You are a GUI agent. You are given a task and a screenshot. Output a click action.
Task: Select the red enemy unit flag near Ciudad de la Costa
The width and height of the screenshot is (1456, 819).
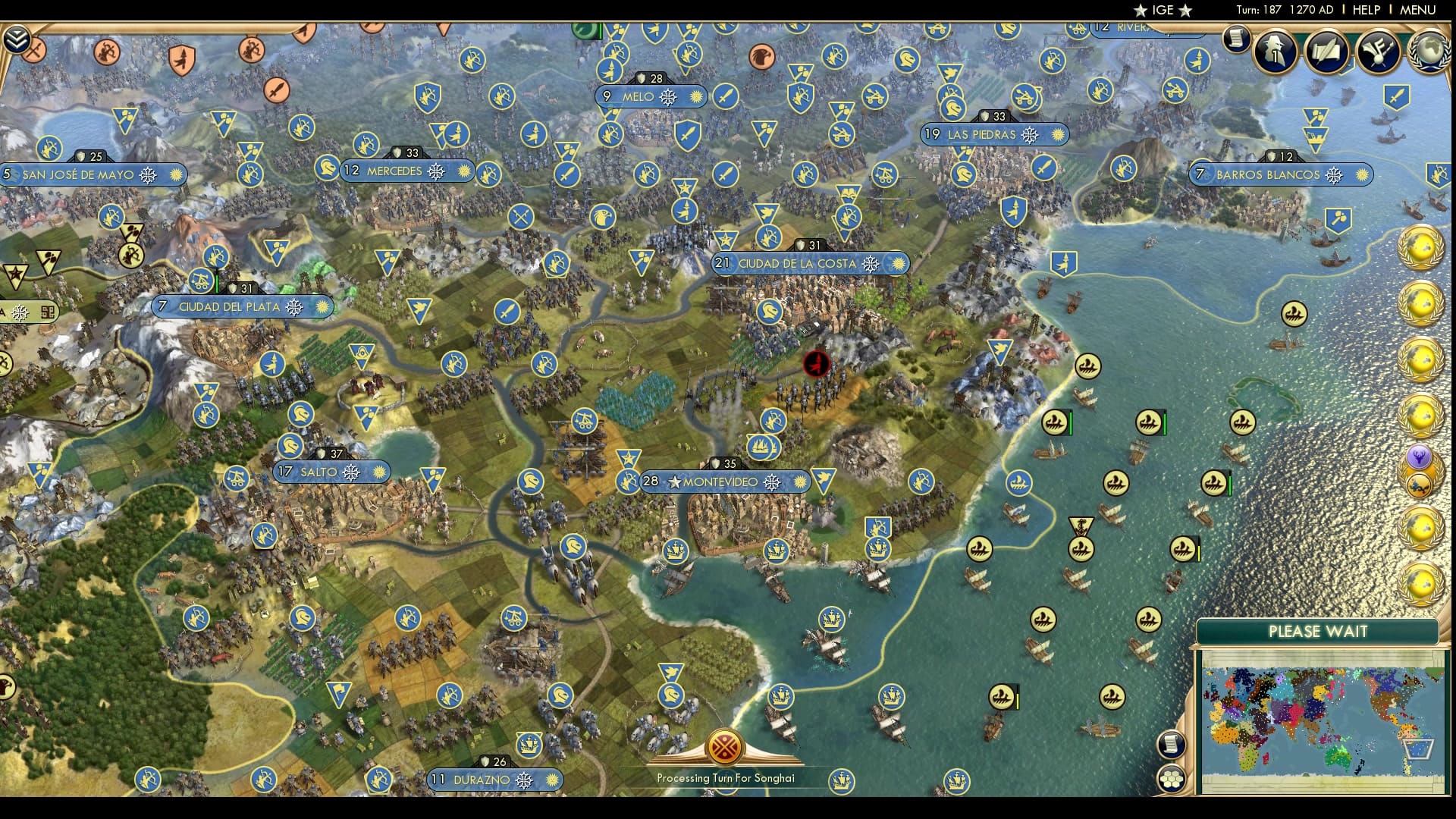[815, 365]
